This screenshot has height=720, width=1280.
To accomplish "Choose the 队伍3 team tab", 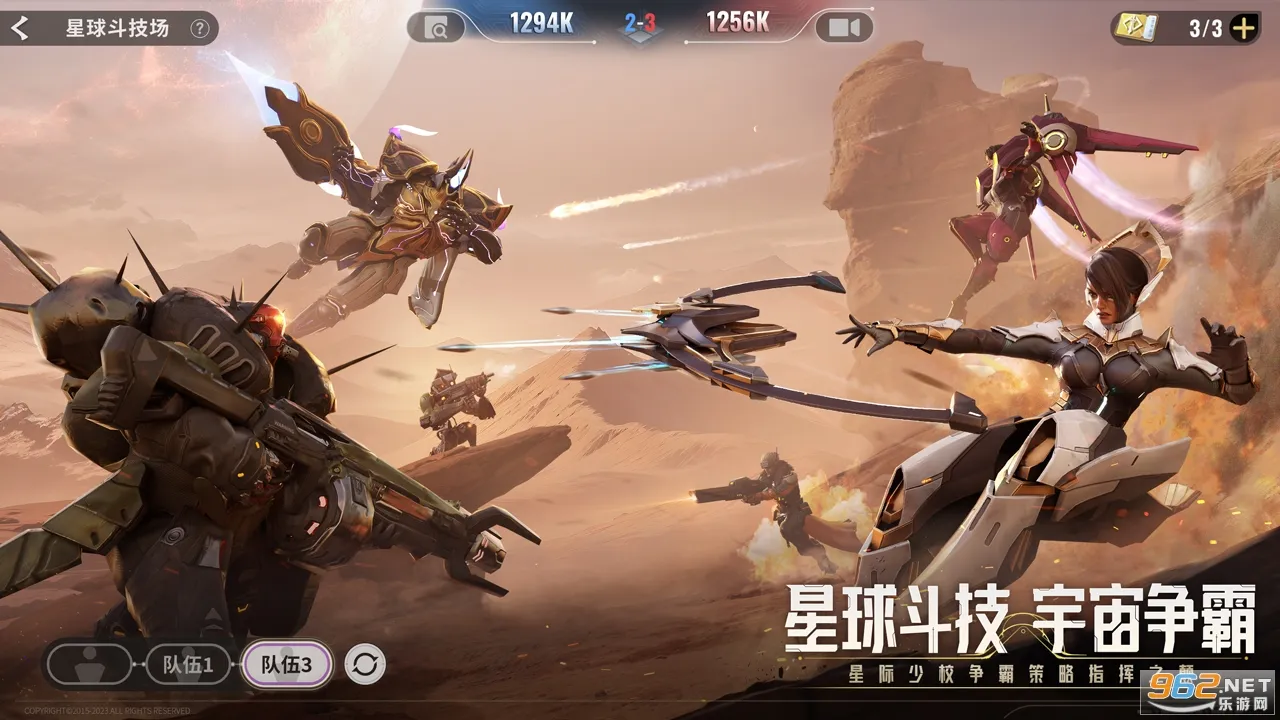I will point(286,664).
